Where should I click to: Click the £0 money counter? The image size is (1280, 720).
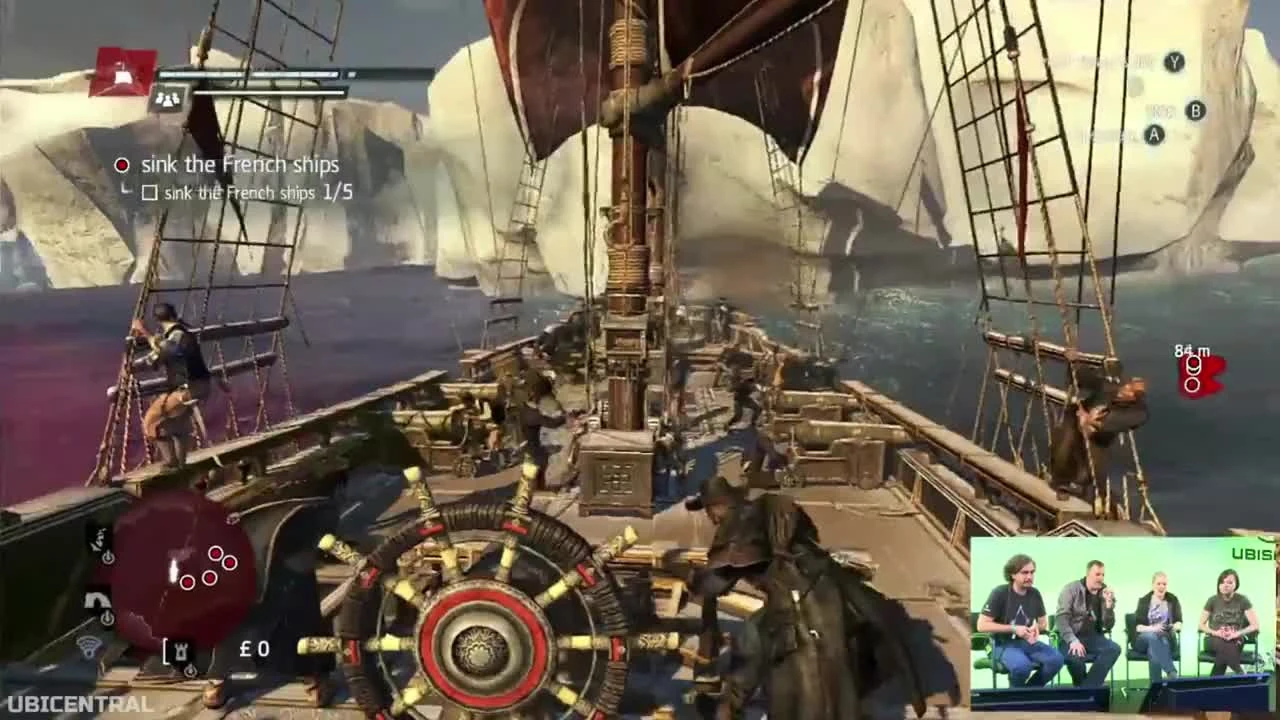(x=253, y=650)
